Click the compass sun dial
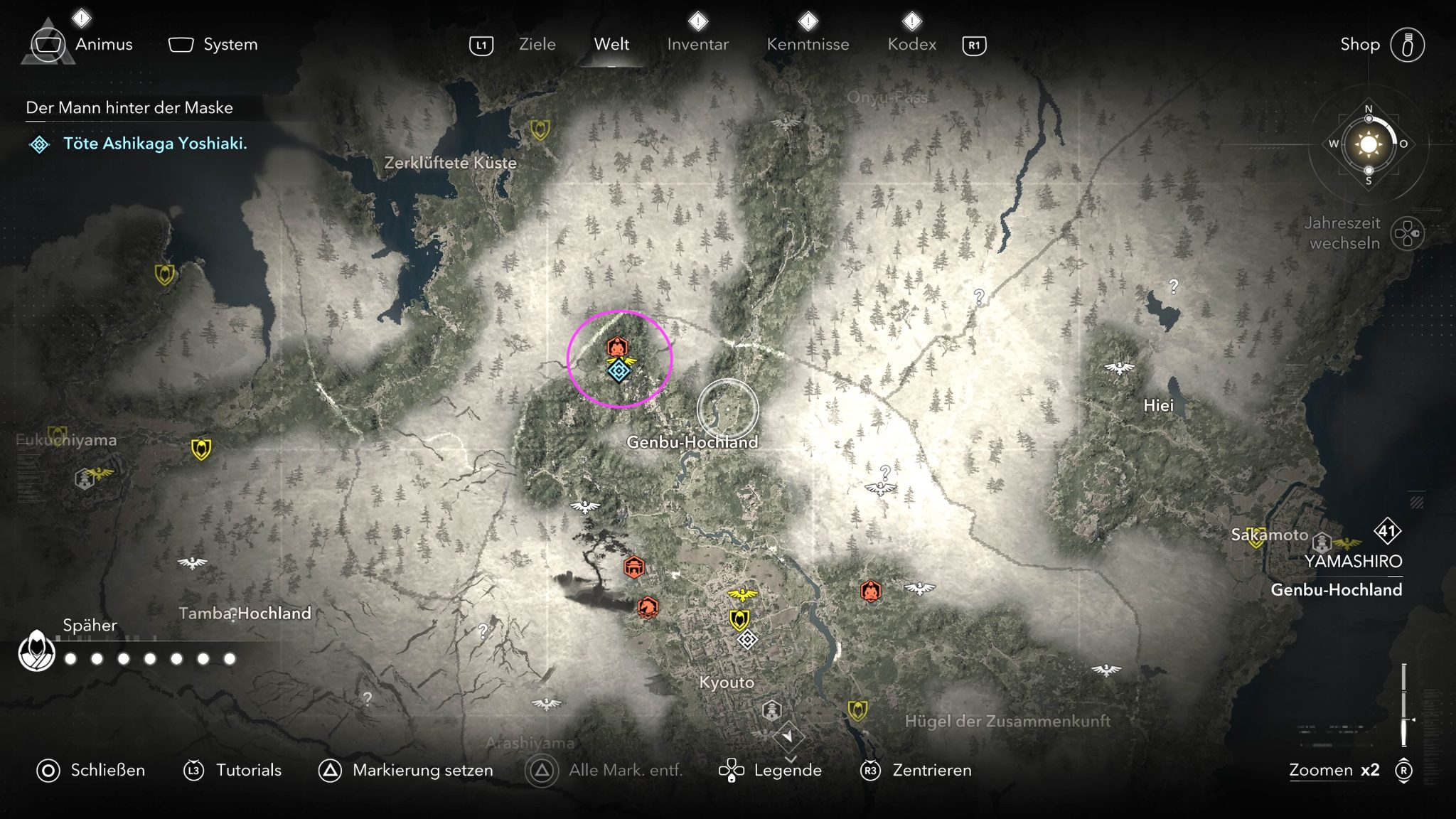 coord(1368,144)
